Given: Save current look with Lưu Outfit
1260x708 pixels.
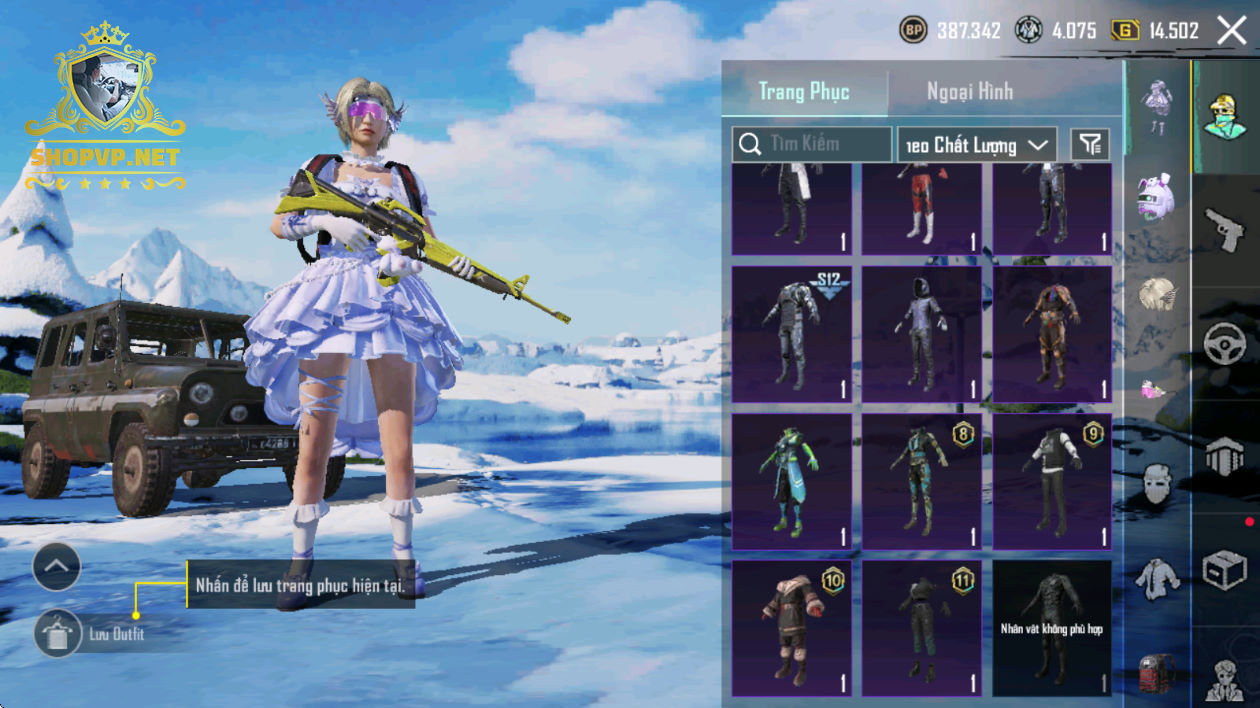Looking at the screenshot, I should (x=57, y=633).
